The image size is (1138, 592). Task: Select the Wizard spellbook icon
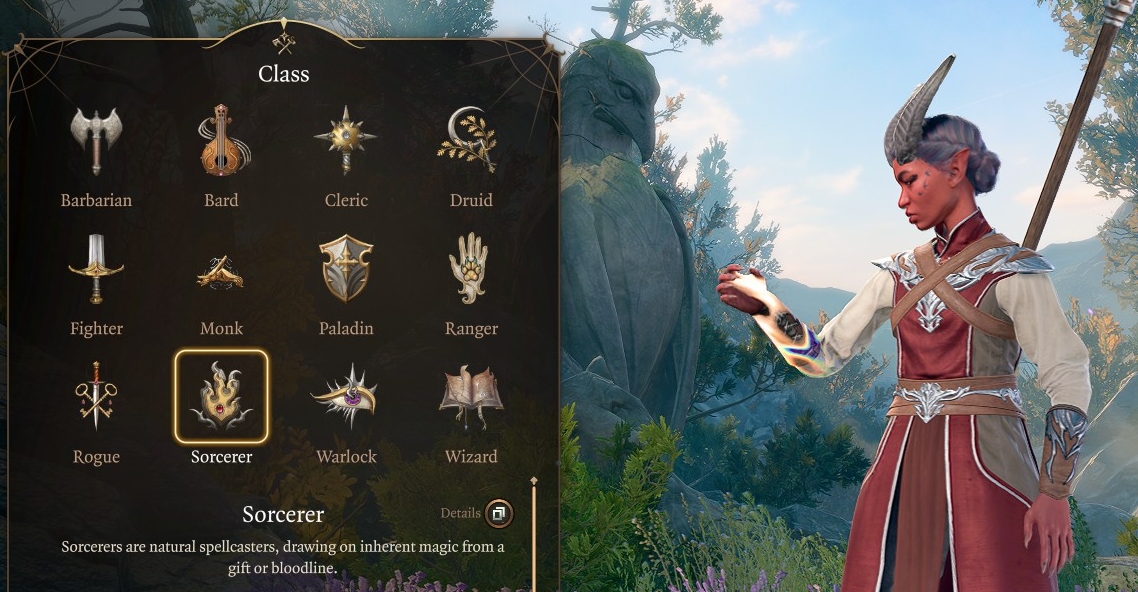(470, 397)
